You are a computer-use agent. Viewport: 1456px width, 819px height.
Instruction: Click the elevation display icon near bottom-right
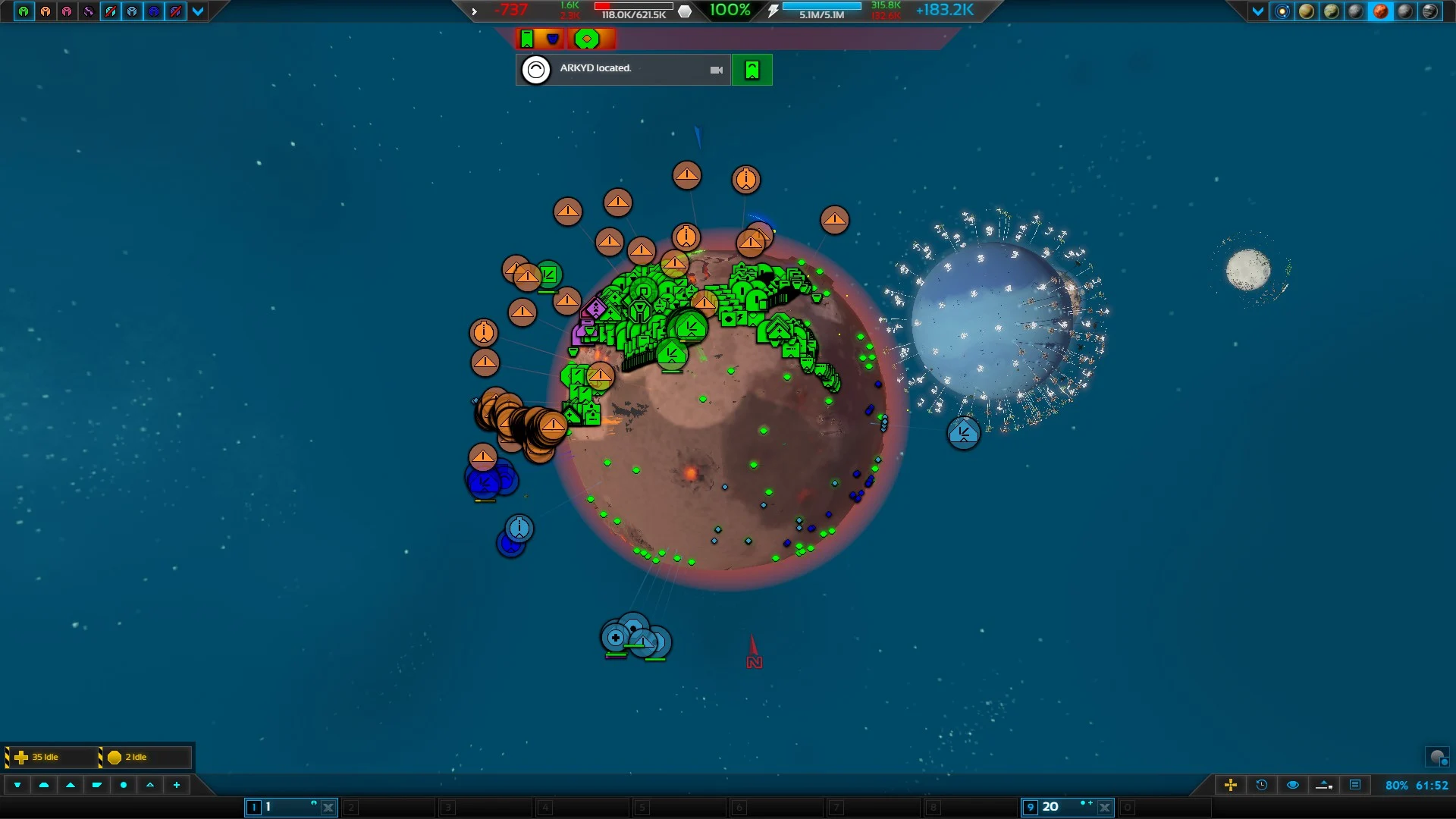(1324, 786)
